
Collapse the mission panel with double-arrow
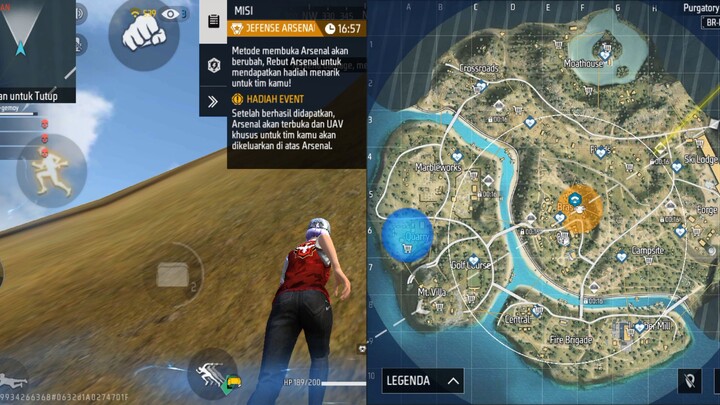coord(214,101)
